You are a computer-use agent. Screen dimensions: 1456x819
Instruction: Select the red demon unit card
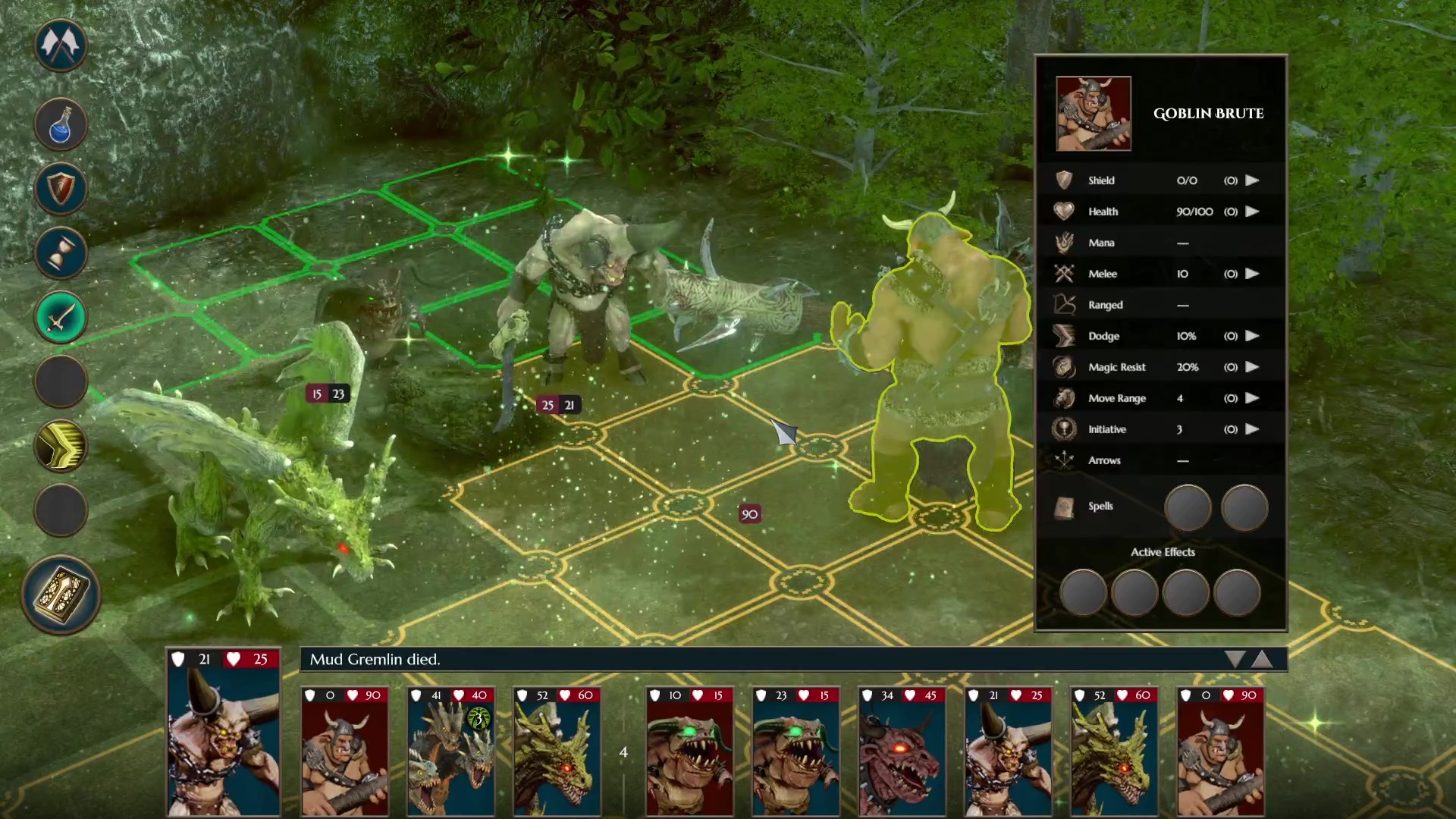point(901,751)
